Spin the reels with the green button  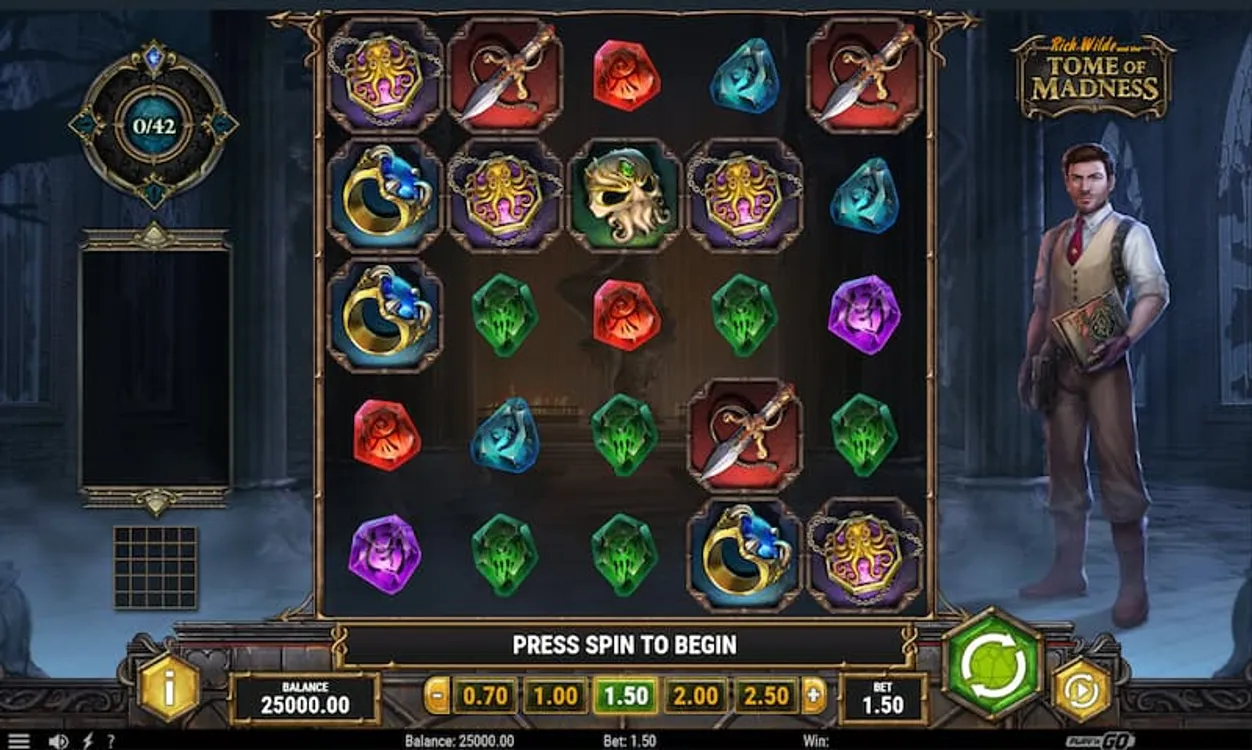click(994, 665)
